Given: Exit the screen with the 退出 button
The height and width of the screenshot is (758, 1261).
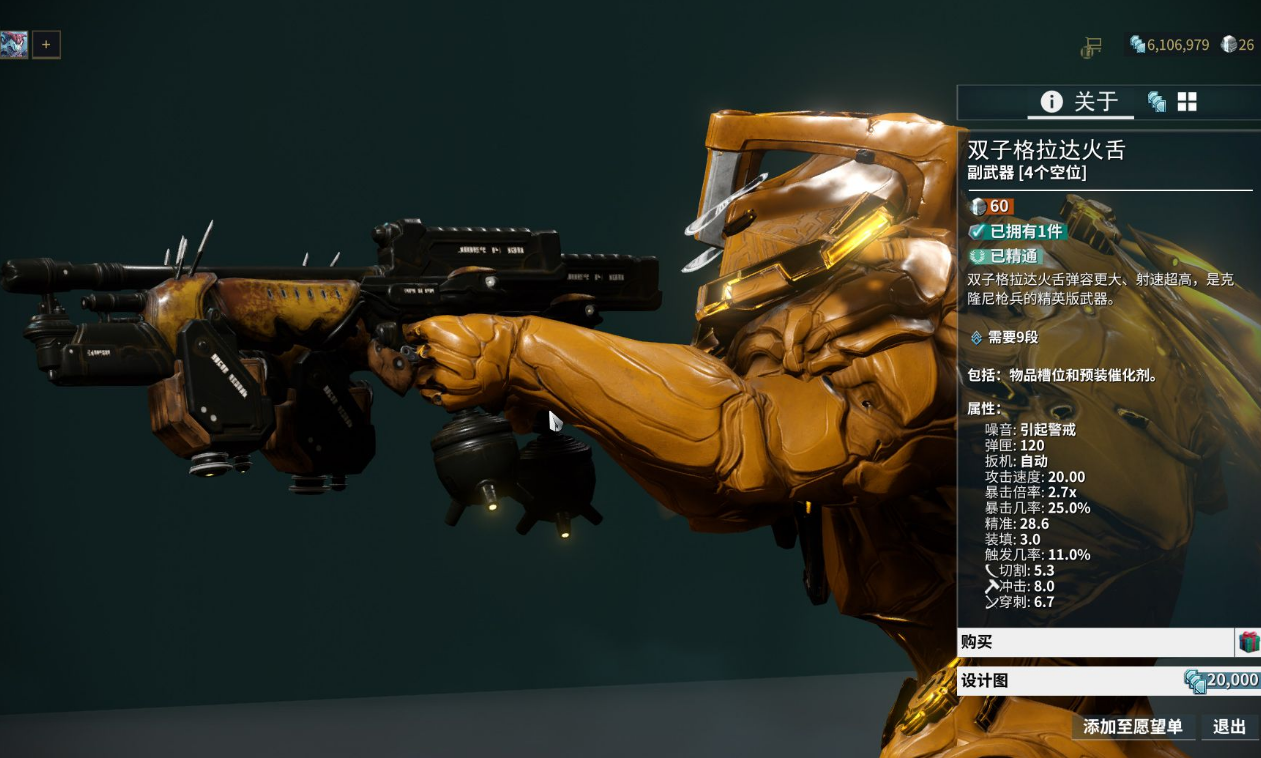Looking at the screenshot, I should coord(1229,727).
